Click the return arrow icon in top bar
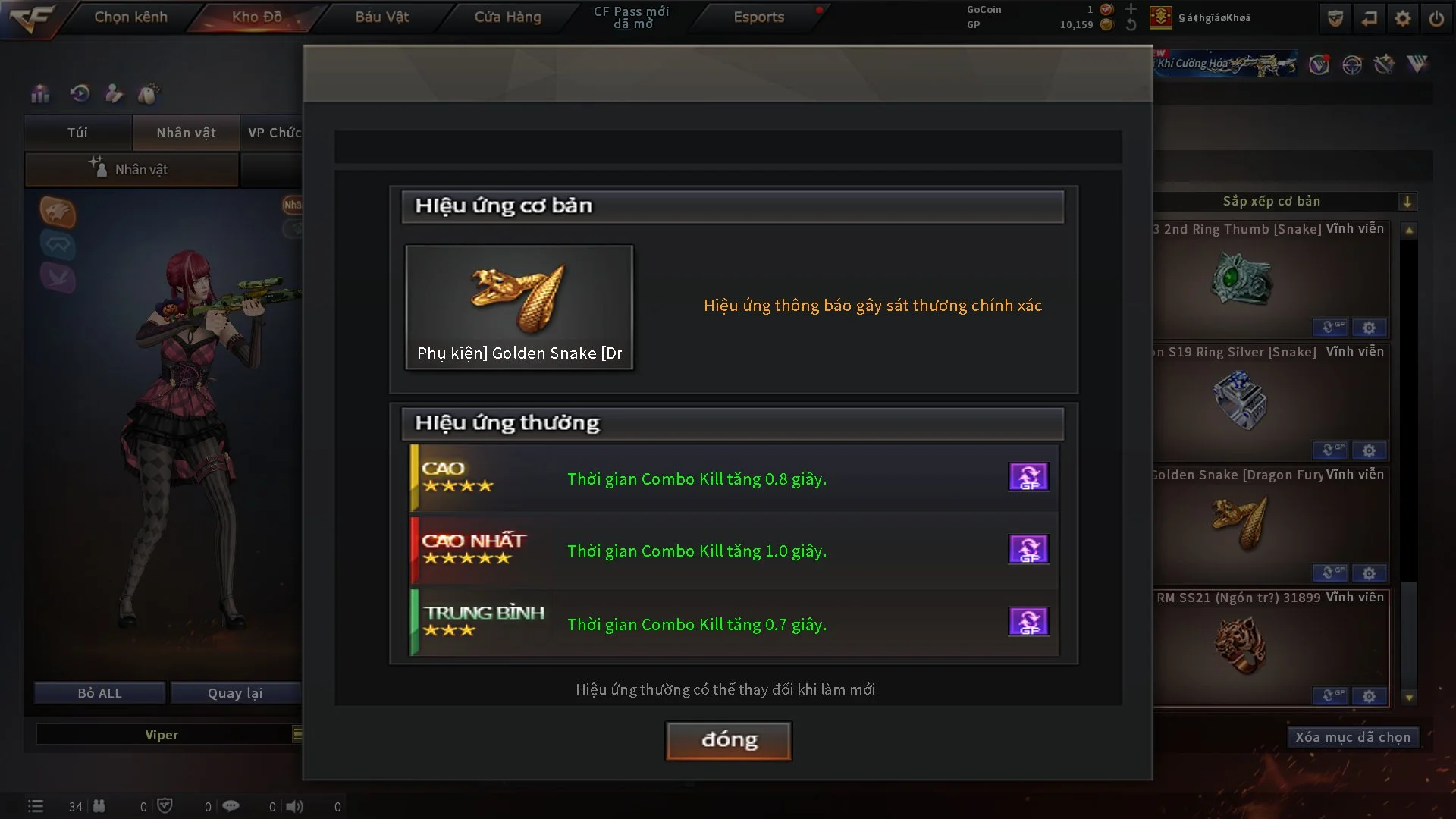 tap(1370, 17)
